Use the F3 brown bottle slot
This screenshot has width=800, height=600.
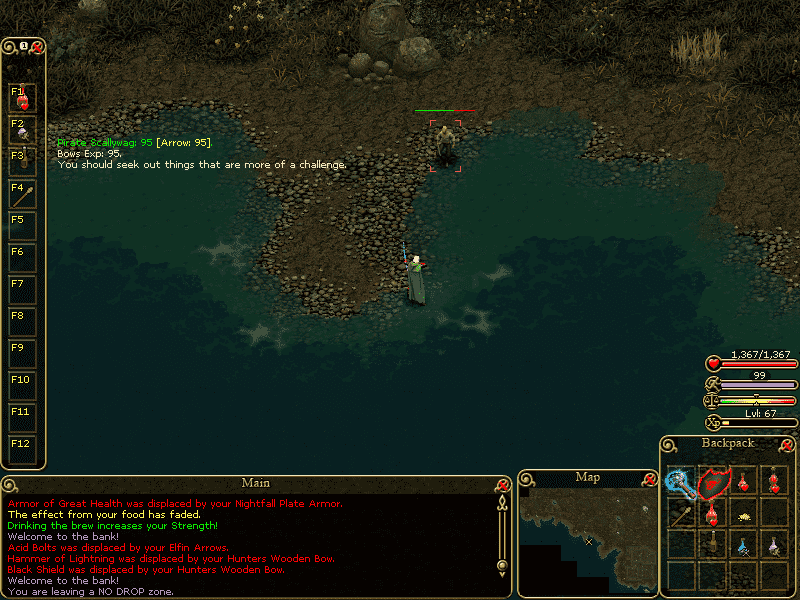coord(22,162)
